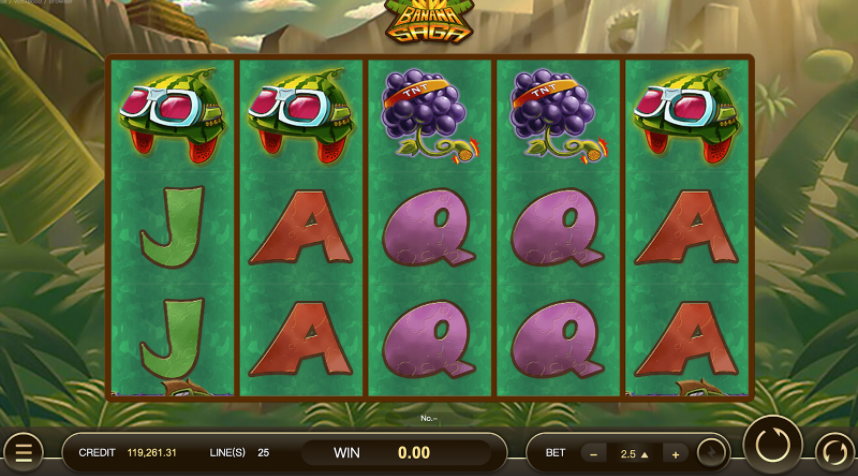Spin the reels with the large spin button
This screenshot has width=858, height=476.
coord(772,444)
